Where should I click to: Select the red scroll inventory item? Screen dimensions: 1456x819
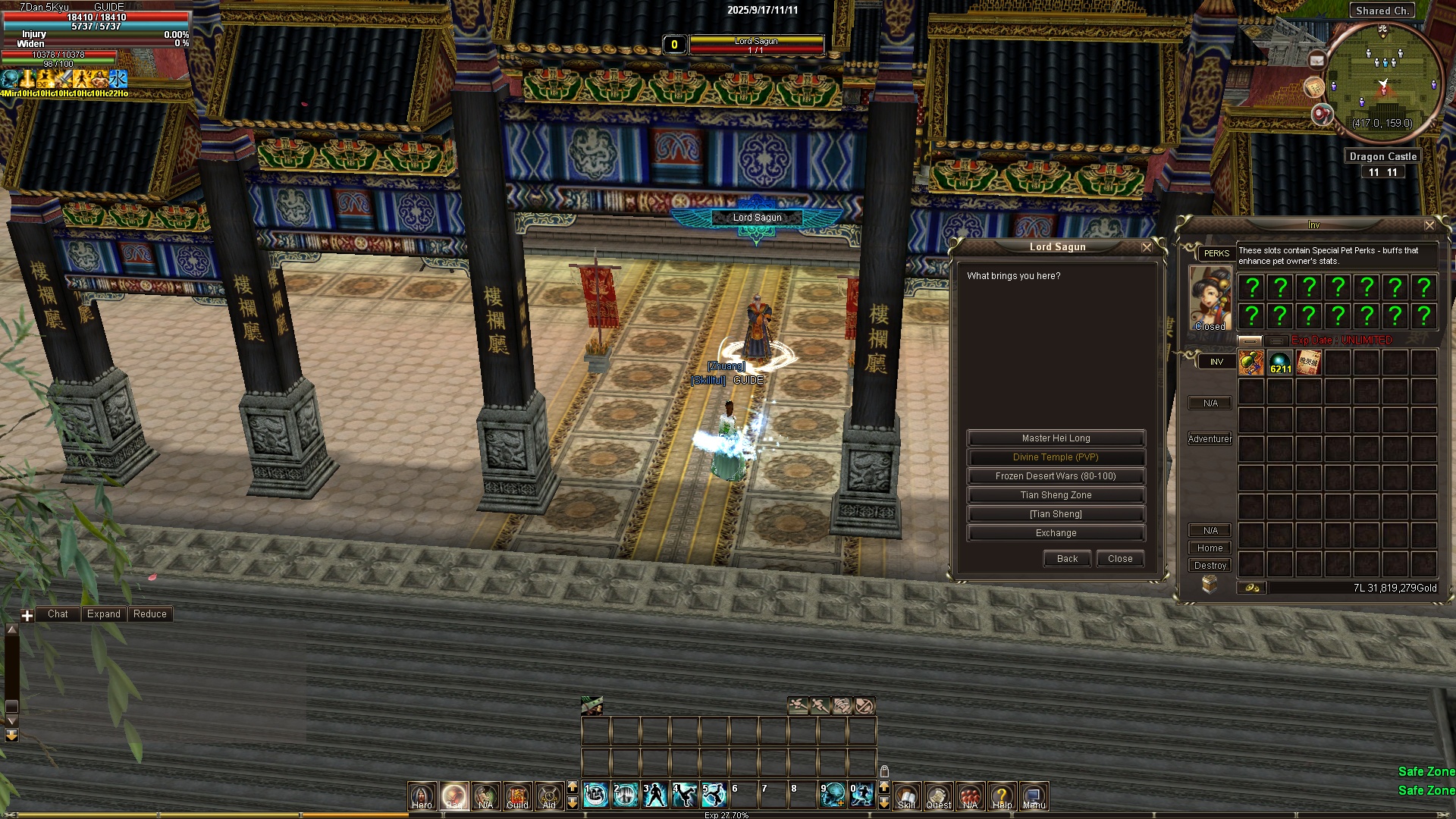click(x=1309, y=362)
